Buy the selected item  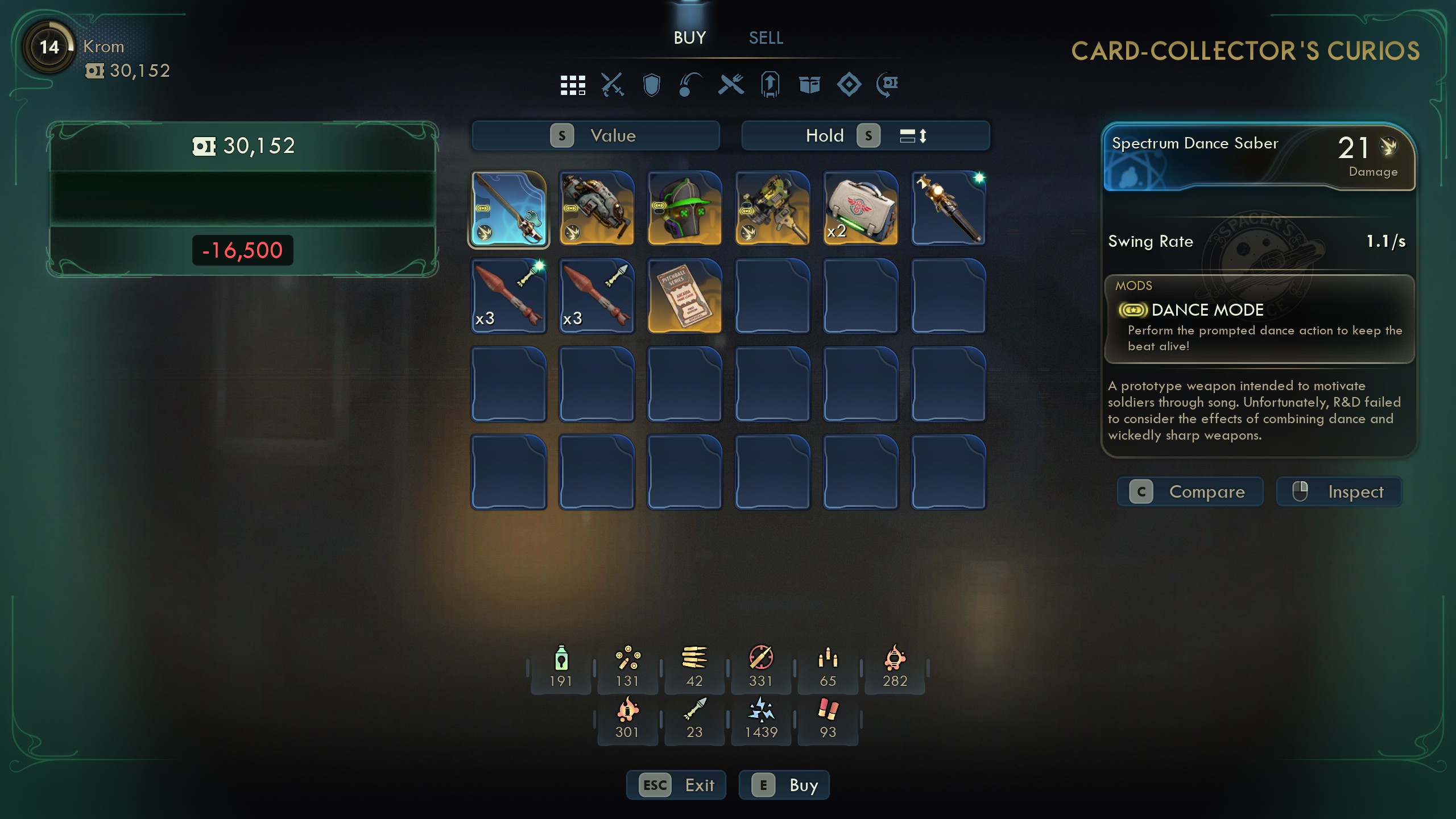coord(784,785)
